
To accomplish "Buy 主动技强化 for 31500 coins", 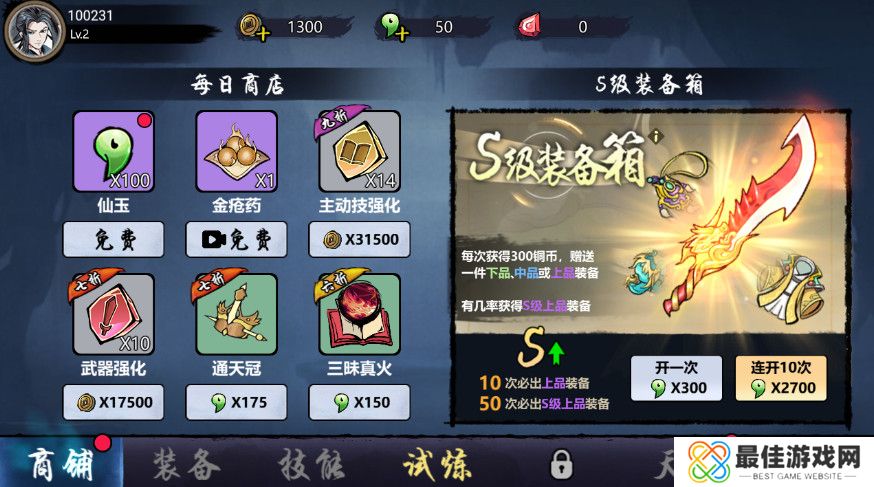I will [x=360, y=239].
